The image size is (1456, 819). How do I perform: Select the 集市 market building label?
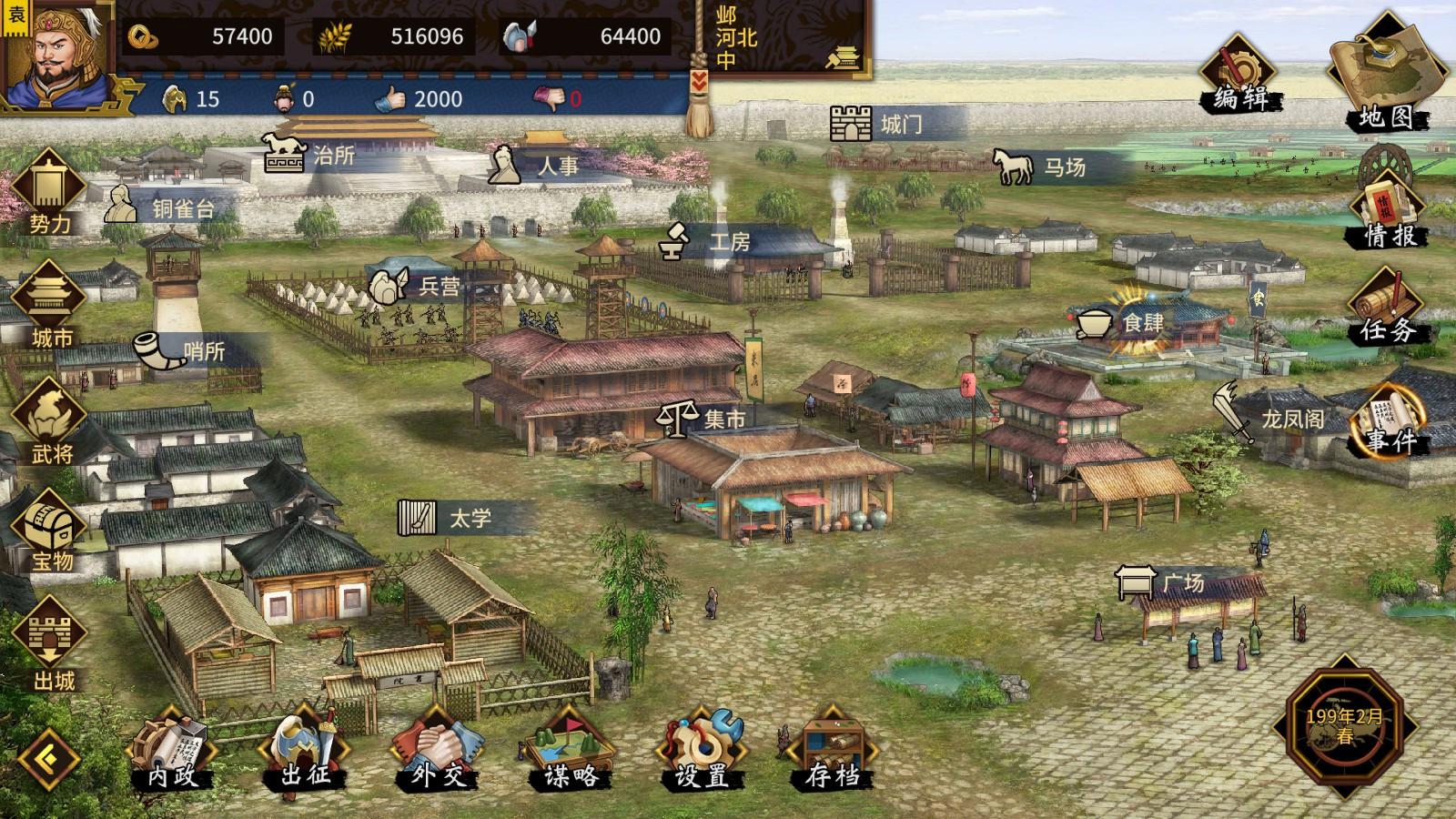tap(705, 419)
